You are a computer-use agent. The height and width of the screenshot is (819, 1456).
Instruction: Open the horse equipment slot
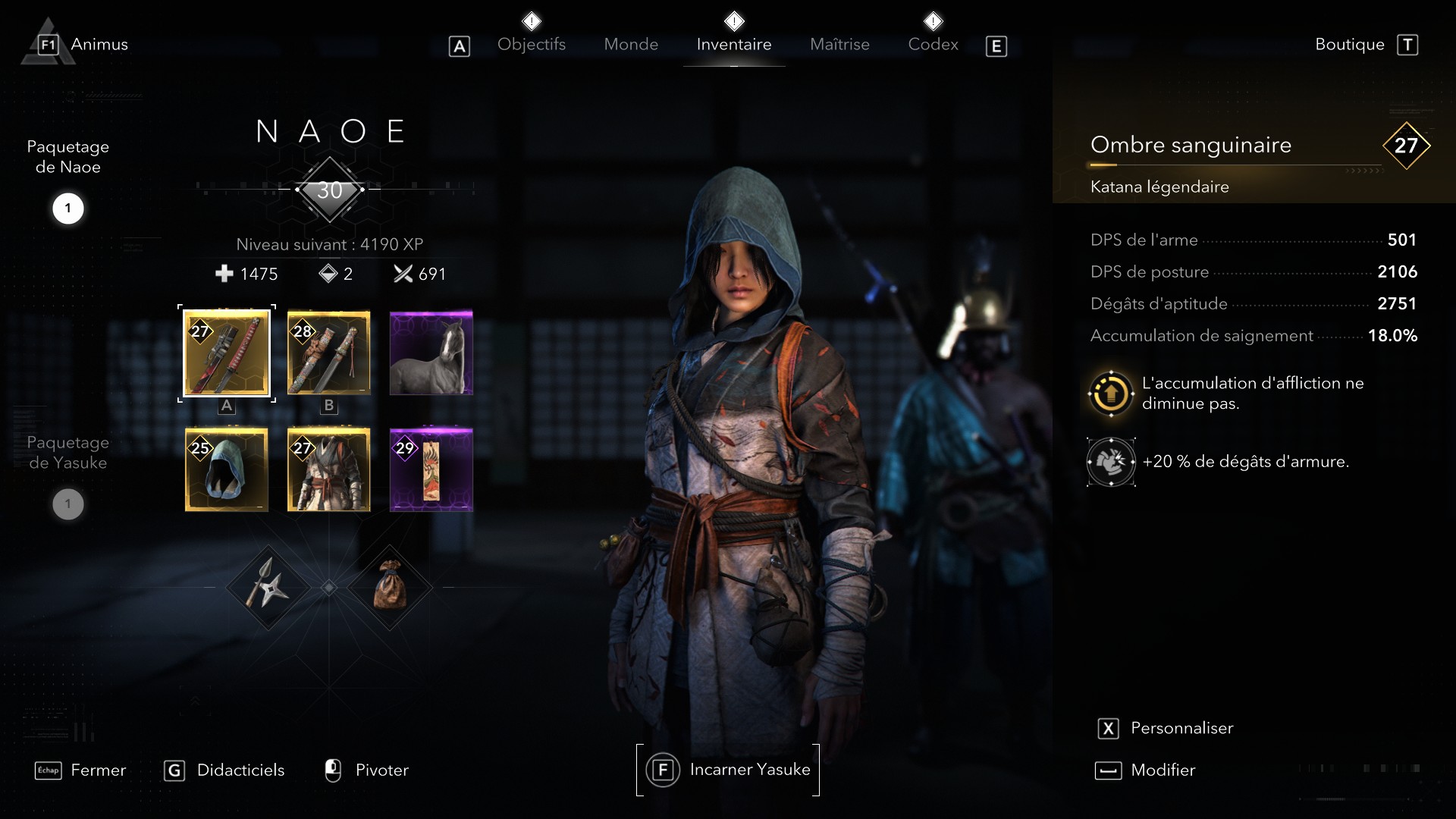pyautogui.click(x=431, y=353)
